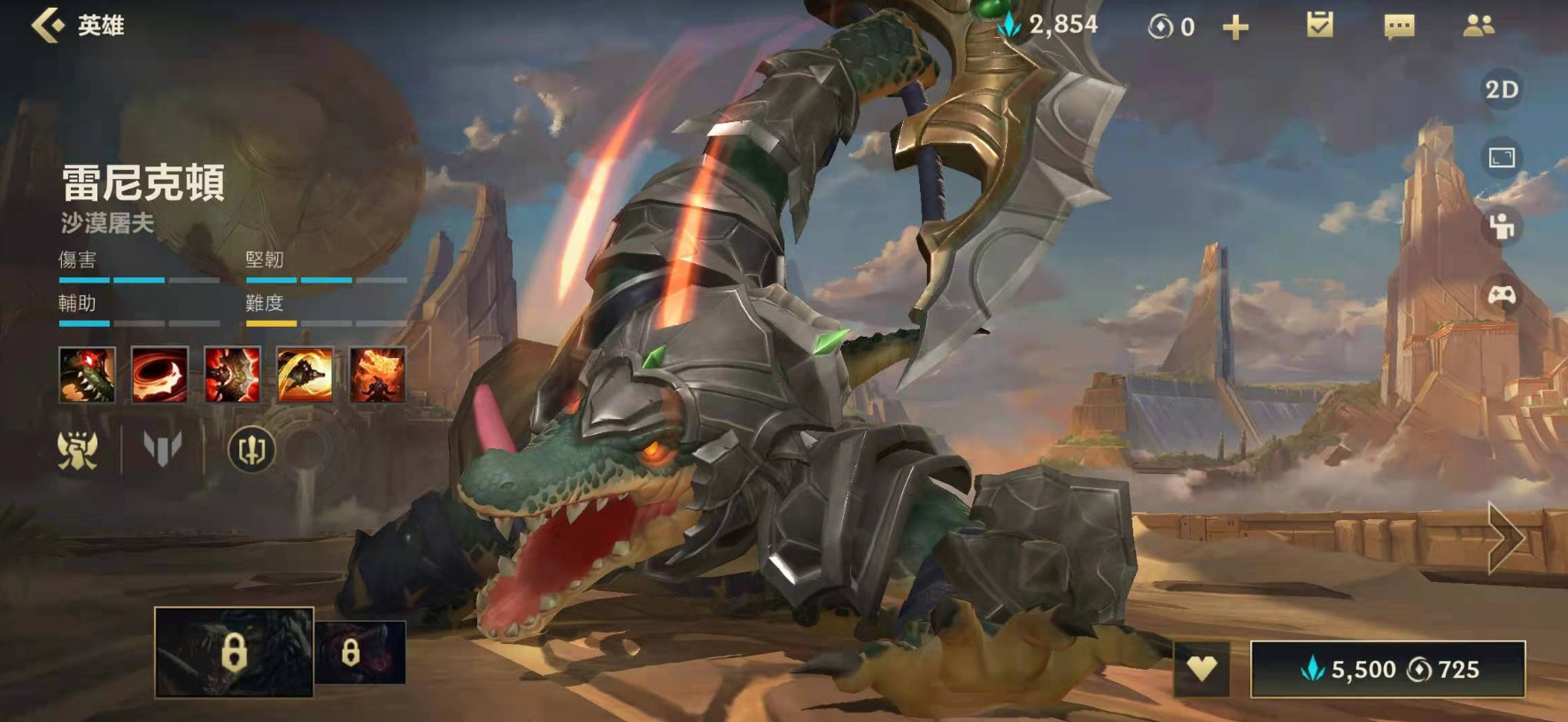Open the circular sword and shield icon
This screenshot has height=722, width=1568.
click(x=251, y=450)
